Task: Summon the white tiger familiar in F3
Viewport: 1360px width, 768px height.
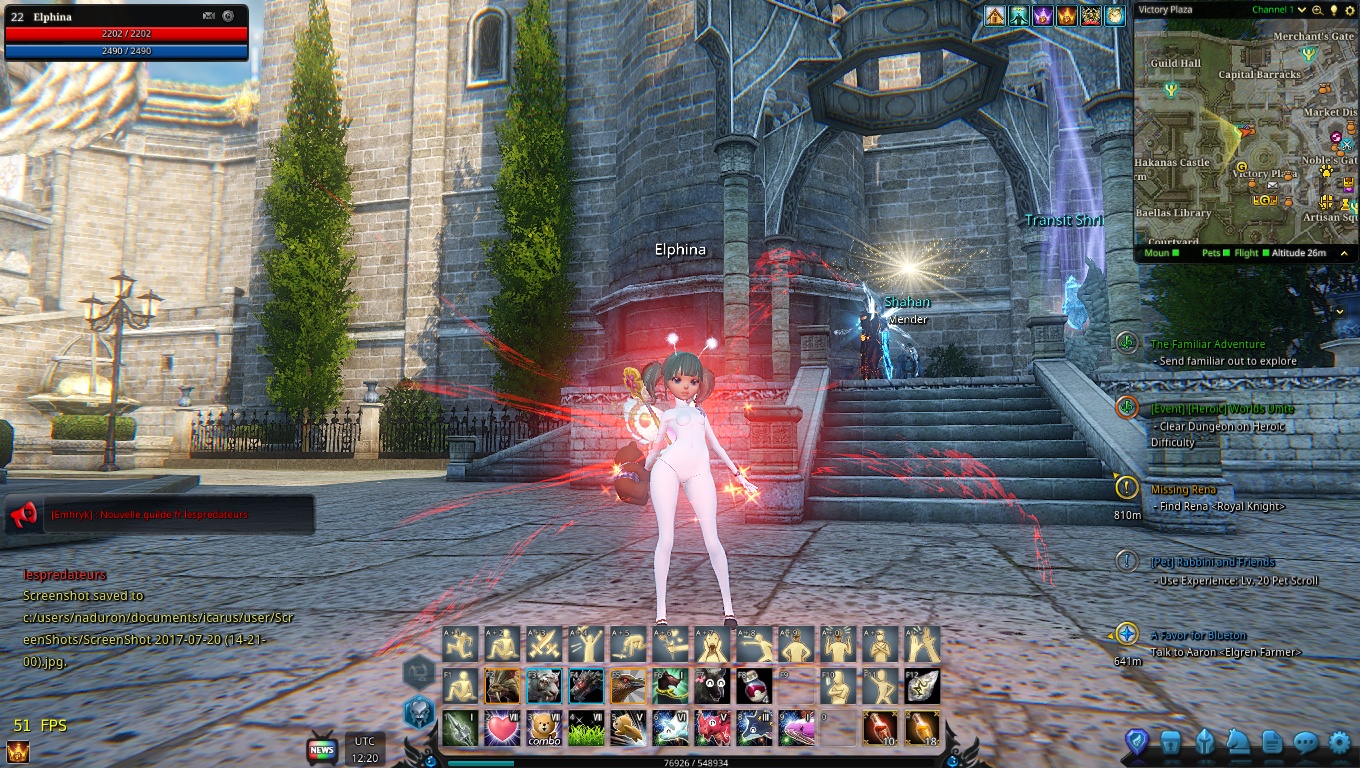Action: [544, 686]
